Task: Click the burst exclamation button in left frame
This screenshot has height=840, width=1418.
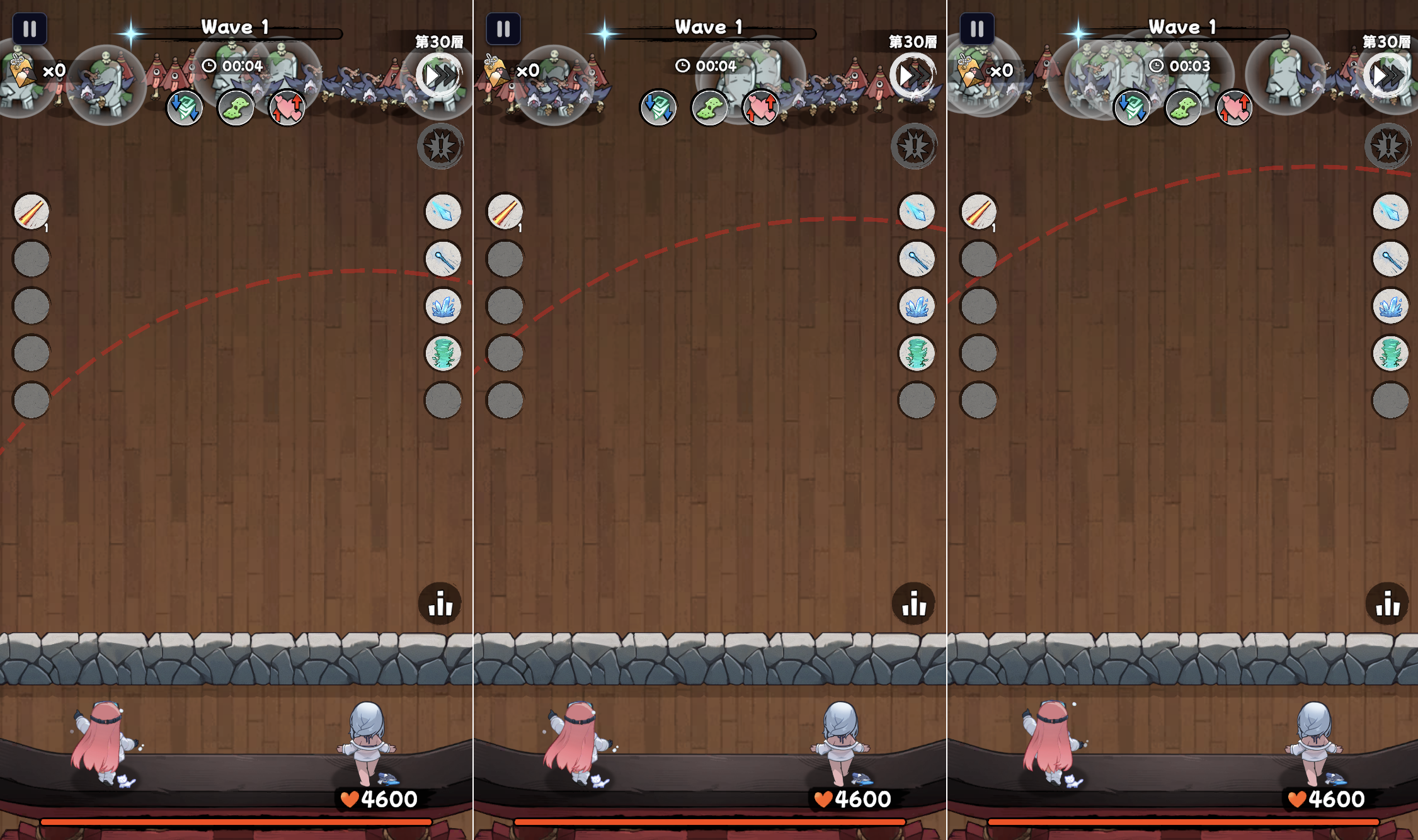Action: (440, 147)
